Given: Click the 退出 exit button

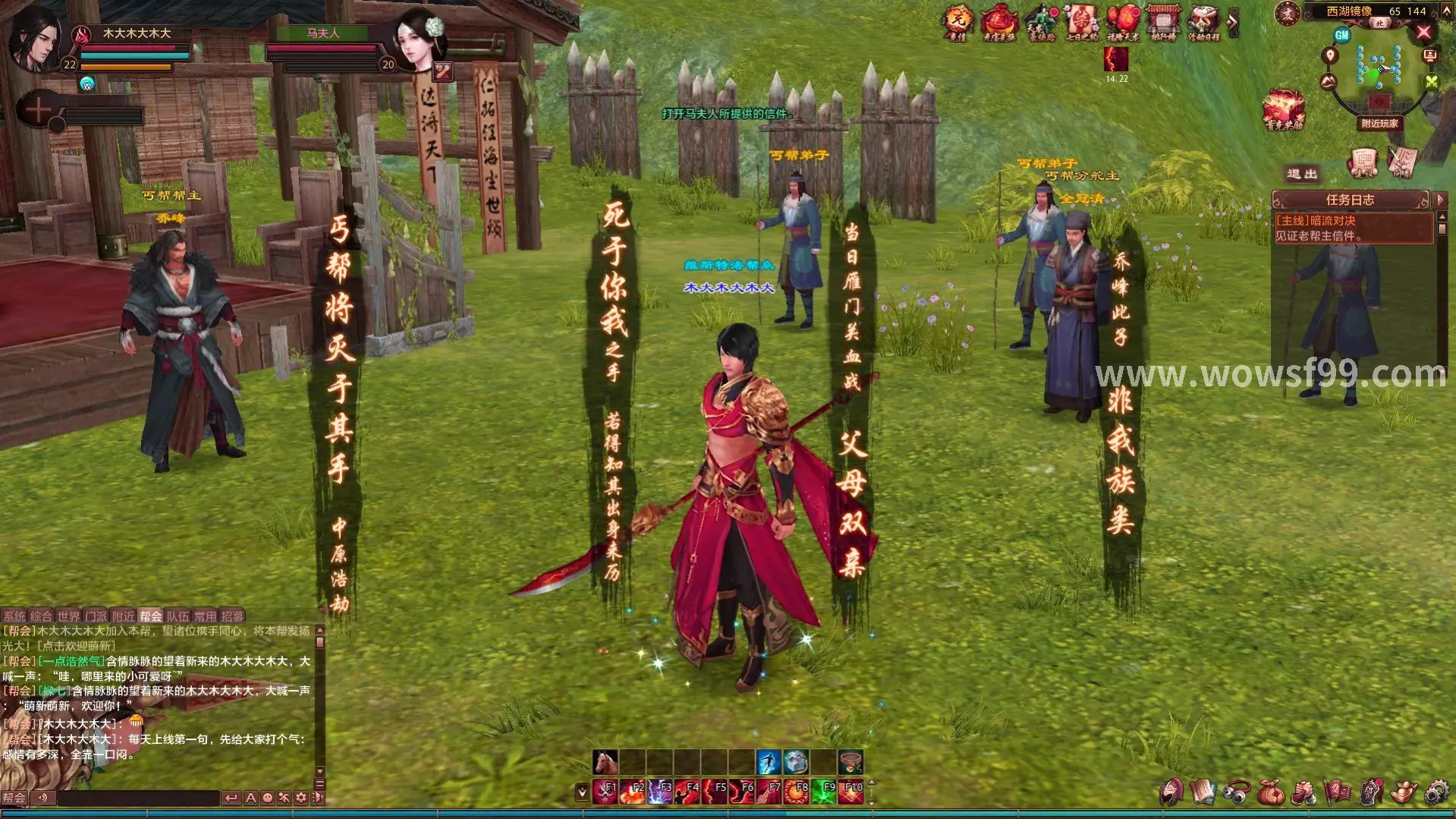Looking at the screenshot, I should [1302, 174].
